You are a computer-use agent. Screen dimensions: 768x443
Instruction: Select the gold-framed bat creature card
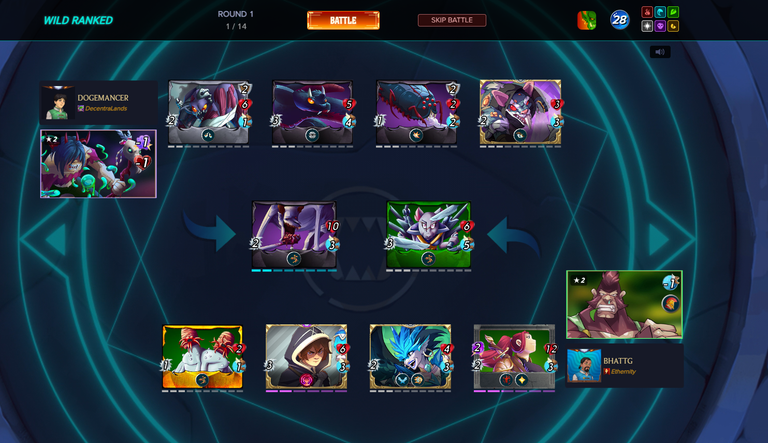pyautogui.click(x=520, y=113)
